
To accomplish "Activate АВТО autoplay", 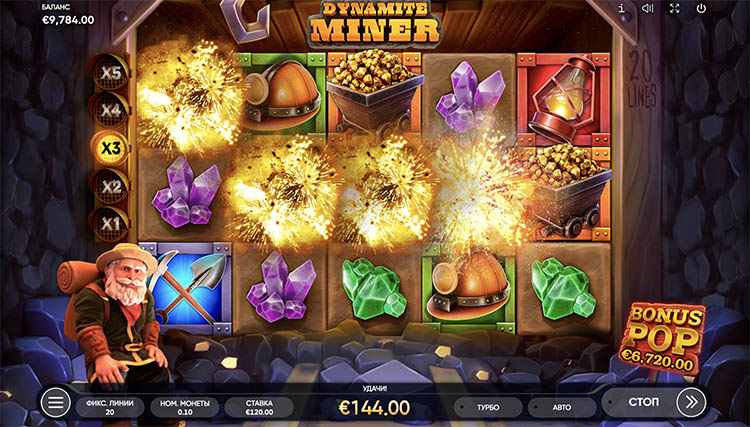I will (560, 407).
